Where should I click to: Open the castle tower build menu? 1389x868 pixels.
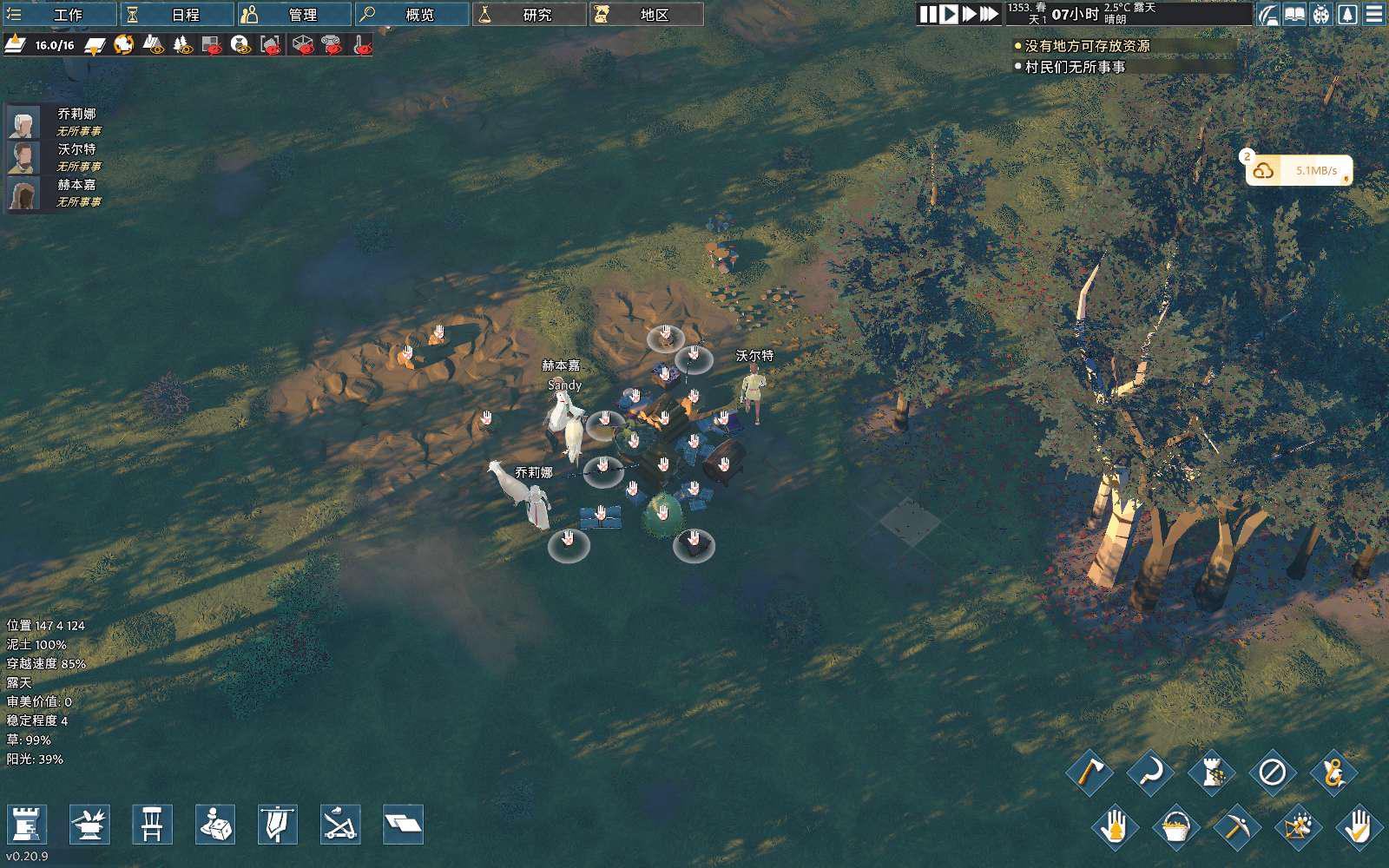[27, 824]
